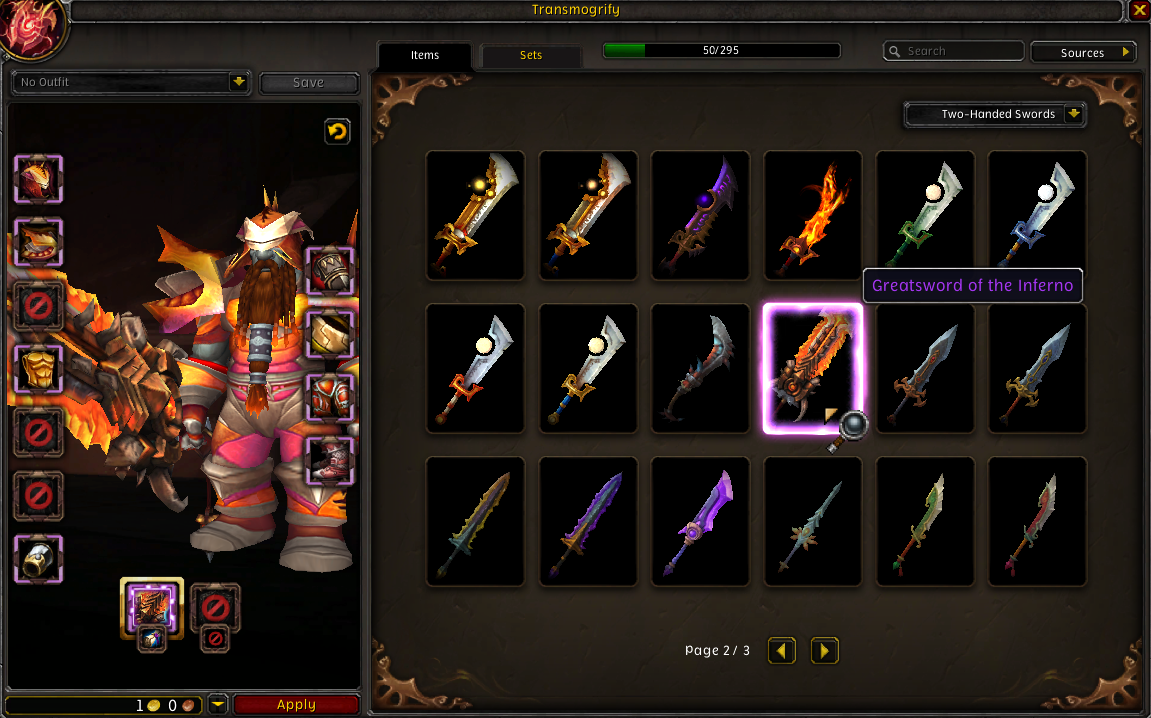
Task: Go to the next appearance page
Action: tap(824, 651)
